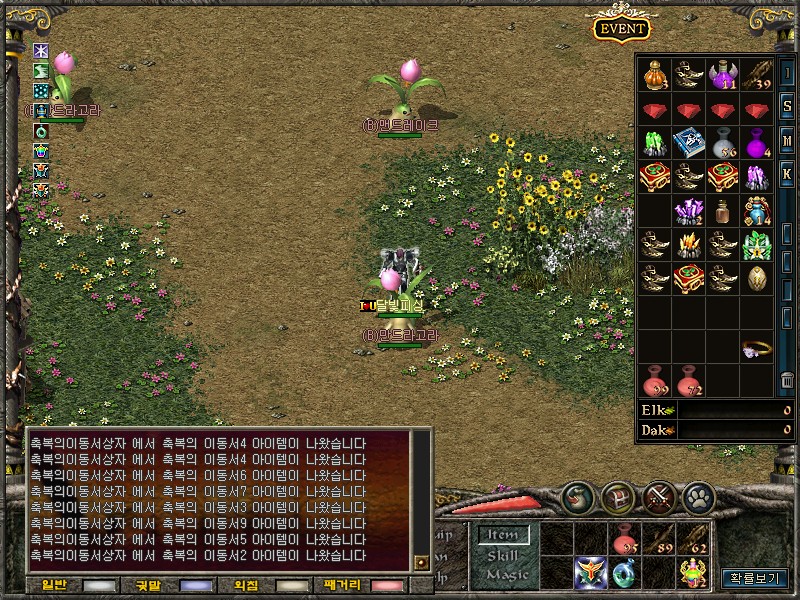Select the Item tab
This screenshot has height=600, width=800.
point(502,535)
